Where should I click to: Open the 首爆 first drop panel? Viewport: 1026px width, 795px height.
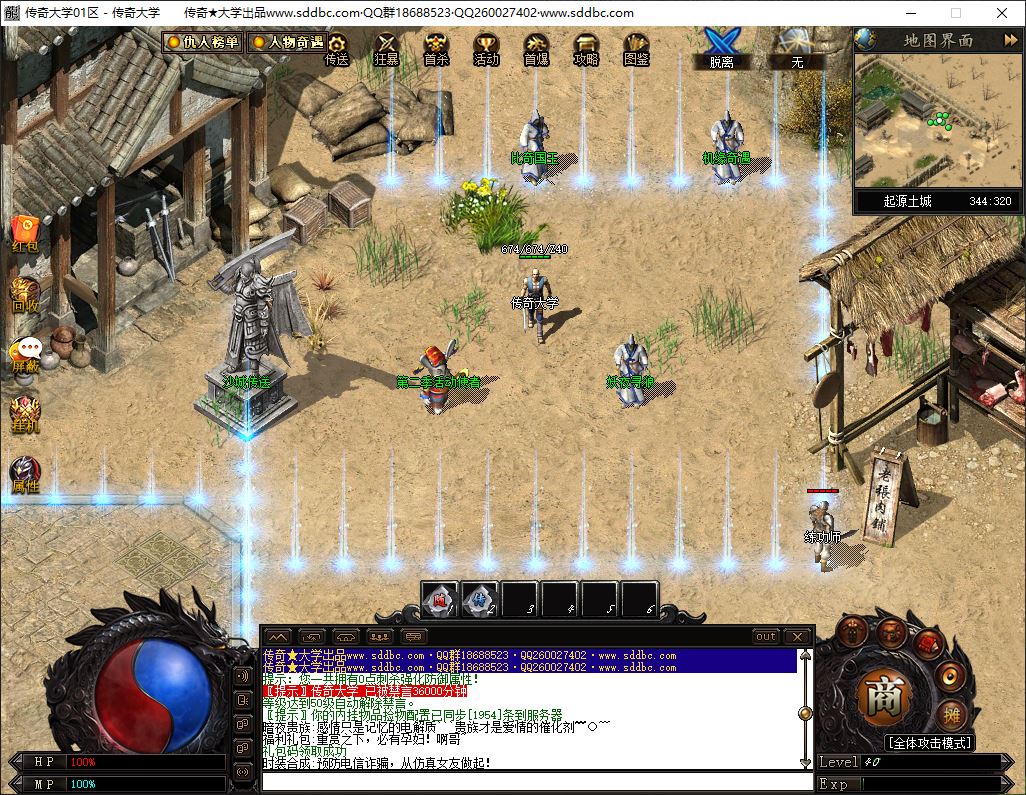point(536,48)
